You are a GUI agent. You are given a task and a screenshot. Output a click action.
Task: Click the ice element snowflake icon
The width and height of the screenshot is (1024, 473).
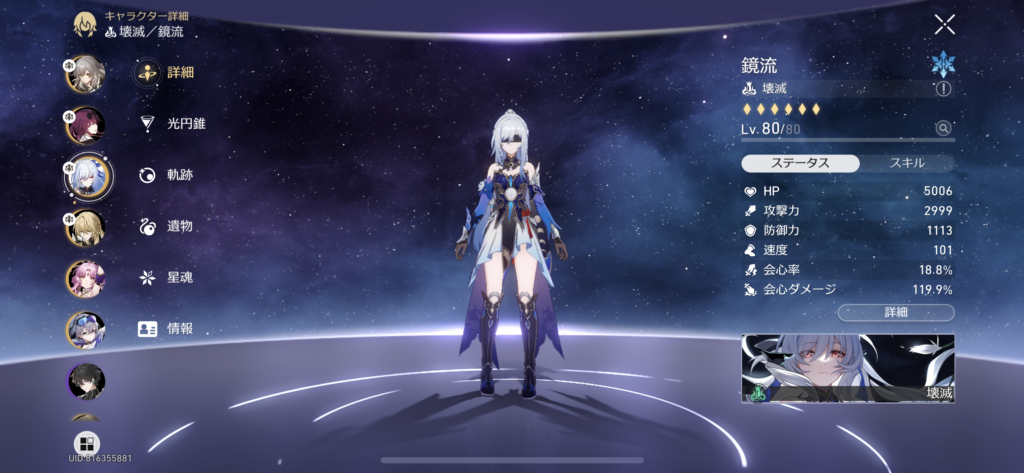pos(942,63)
